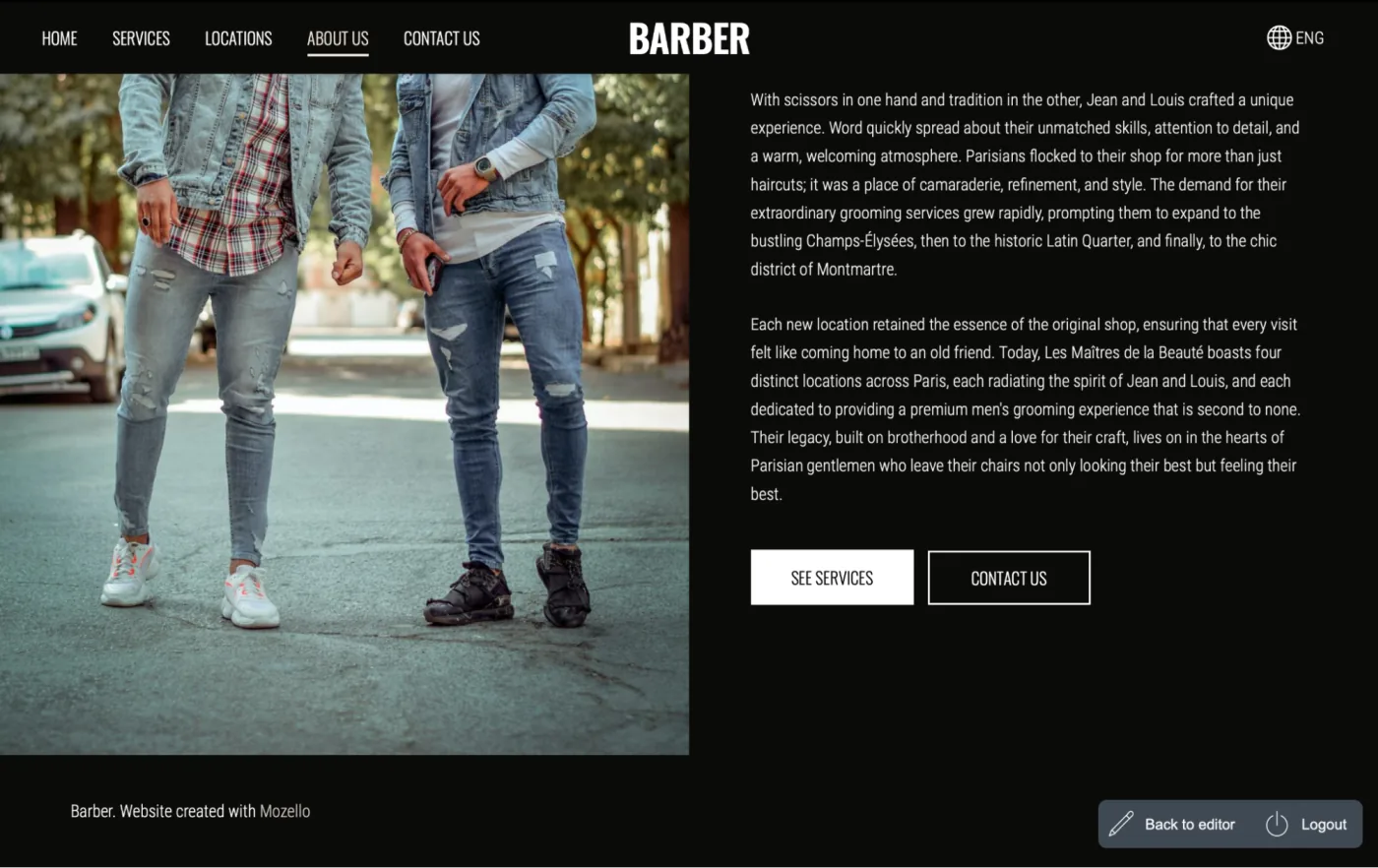Open the ENG language dropdown
Screen dimensions: 1378x868
1294,37
